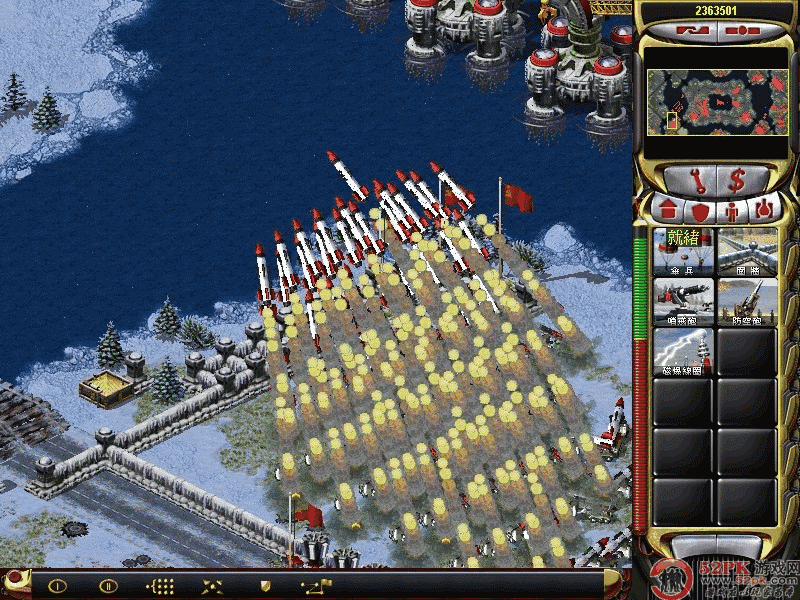Viewport: 800px width, 600px height.
Task: Activate the wrench repair button
Action: [x=690, y=180]
